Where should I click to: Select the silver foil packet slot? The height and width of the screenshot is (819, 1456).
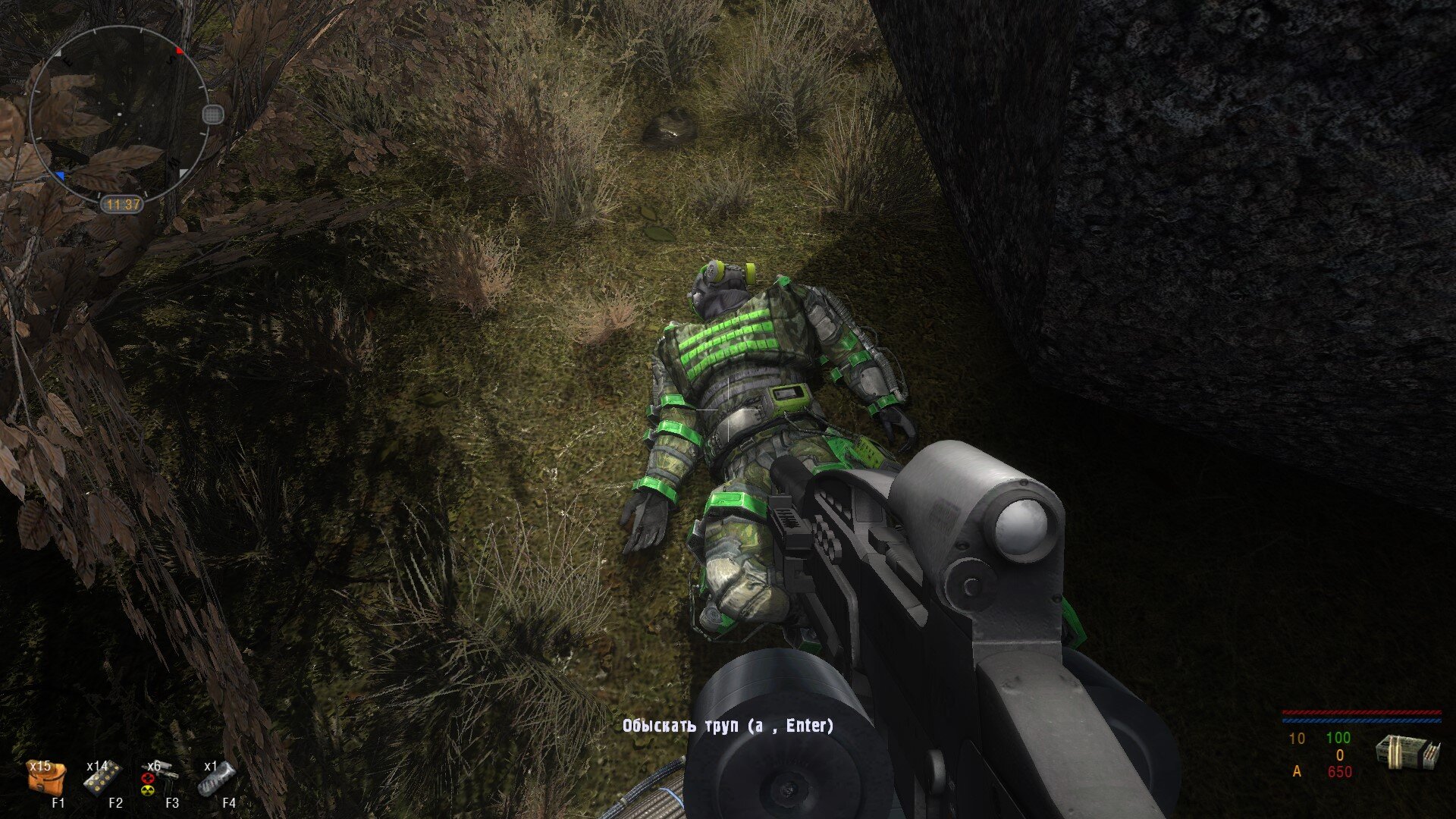(x=217, y=779)
